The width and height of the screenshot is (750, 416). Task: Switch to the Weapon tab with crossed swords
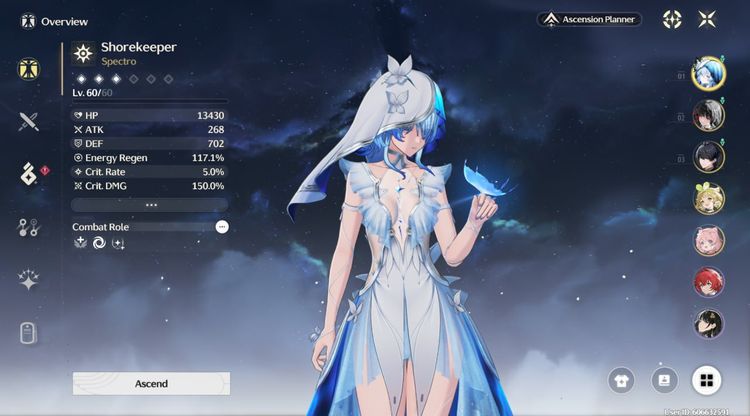click(x=28, y=122)
